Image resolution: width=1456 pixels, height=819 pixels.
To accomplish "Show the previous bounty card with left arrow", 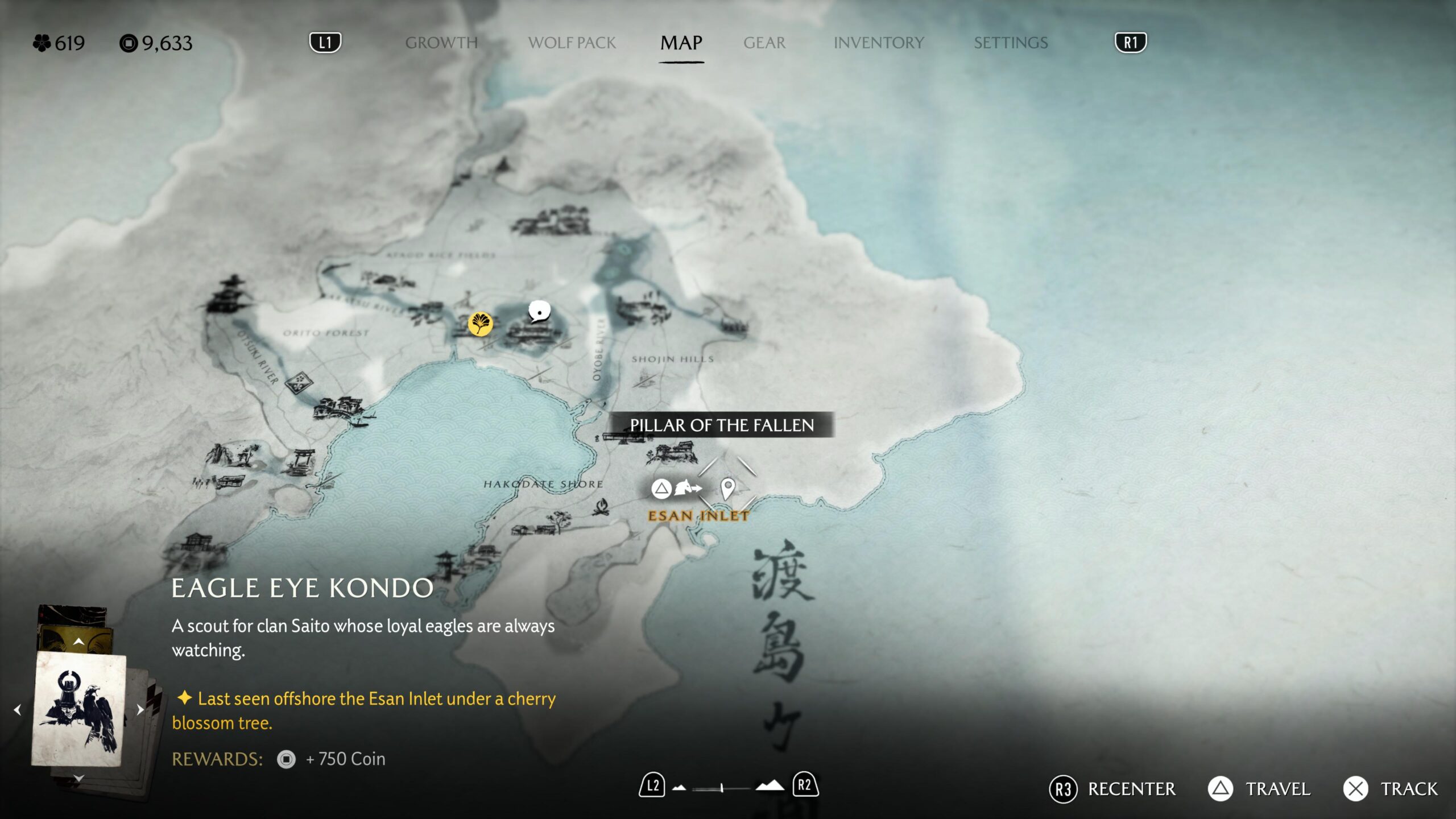I will pyautogui.click(x=18, y=710).
